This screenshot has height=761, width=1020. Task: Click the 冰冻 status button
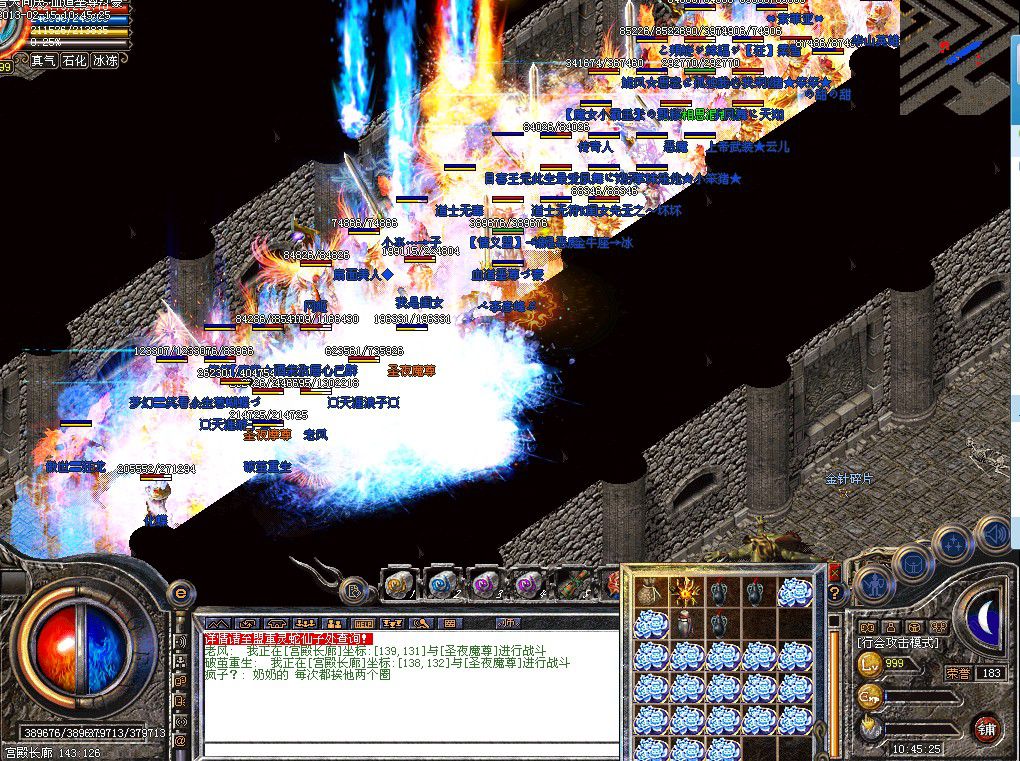coord(105,60)
